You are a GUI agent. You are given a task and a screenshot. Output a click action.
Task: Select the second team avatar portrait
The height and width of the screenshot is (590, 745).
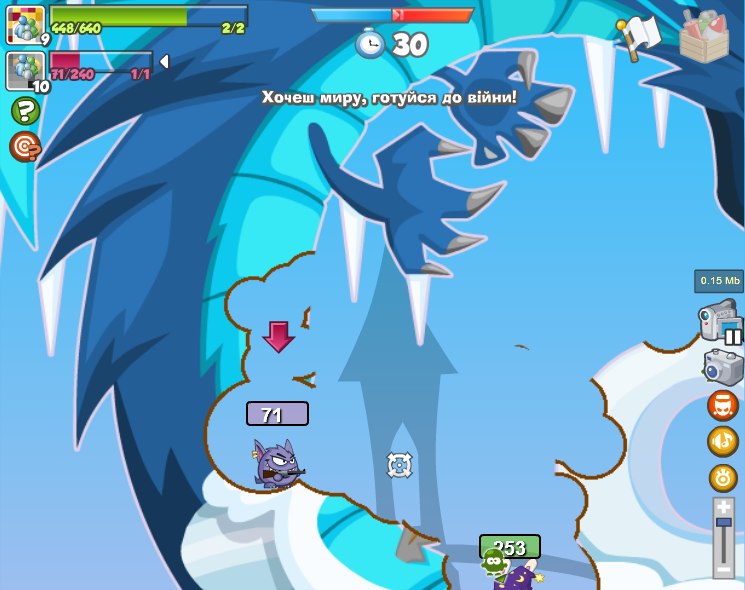(x=25, y=70)
